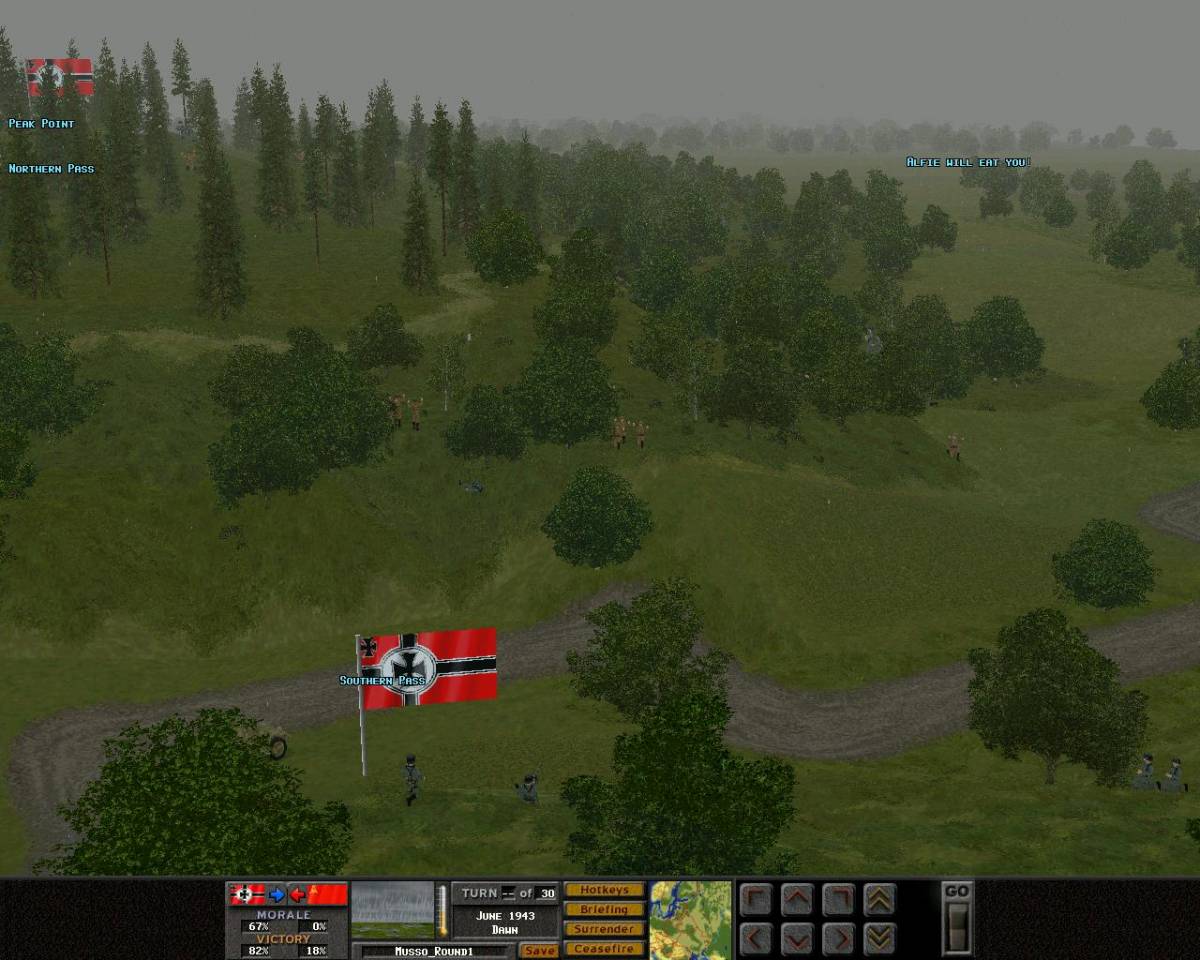Open the Europe theater map thumbnail
Image resolution: width=1200 pixels, height=960 pixels.
tap(690, 919)
